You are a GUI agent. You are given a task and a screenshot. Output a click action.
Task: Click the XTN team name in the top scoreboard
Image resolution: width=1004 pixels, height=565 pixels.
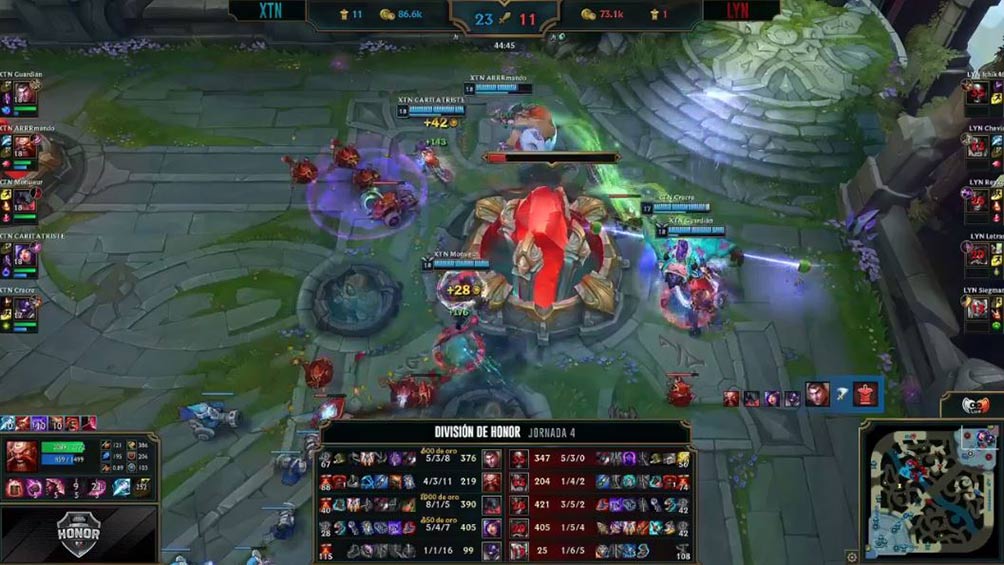pos(269,11)
